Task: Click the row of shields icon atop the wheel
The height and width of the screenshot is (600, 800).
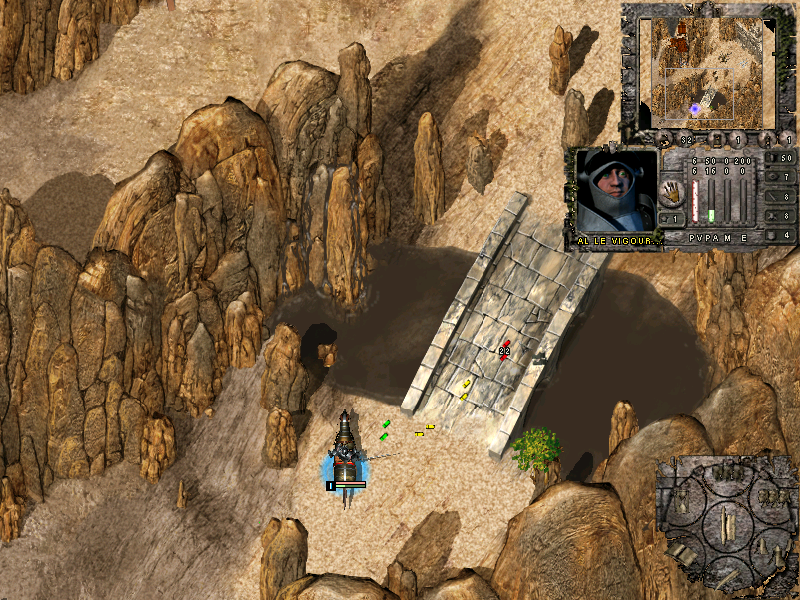Action: (x=727, y=472)
